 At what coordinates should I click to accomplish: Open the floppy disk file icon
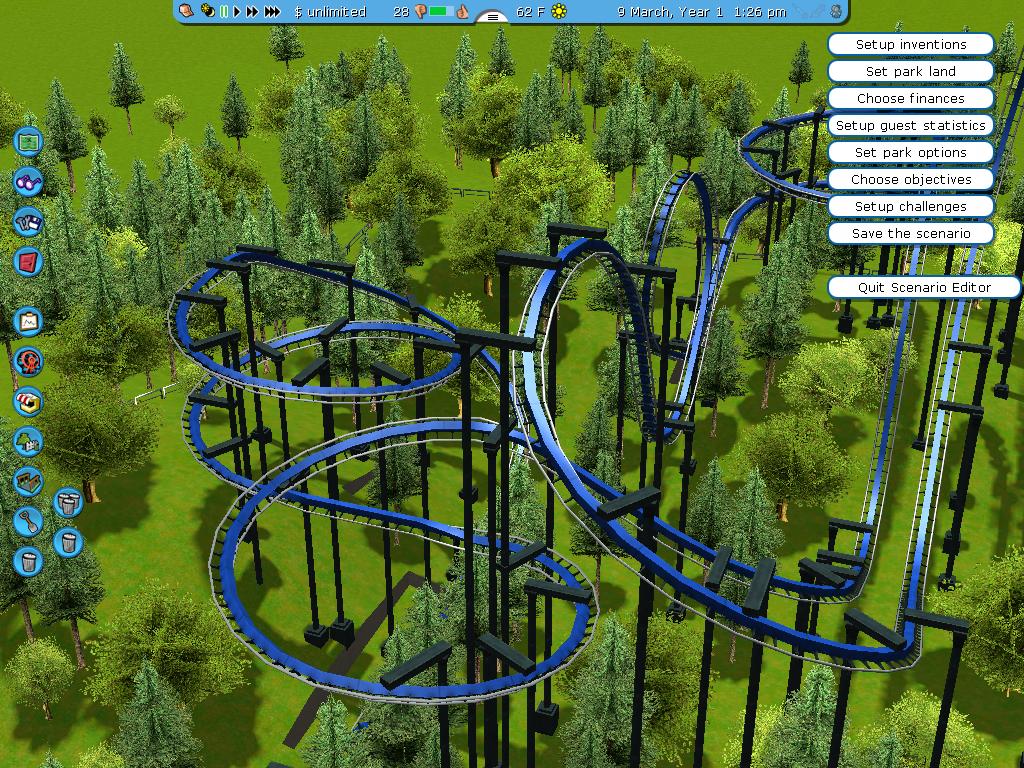(28, 221)
